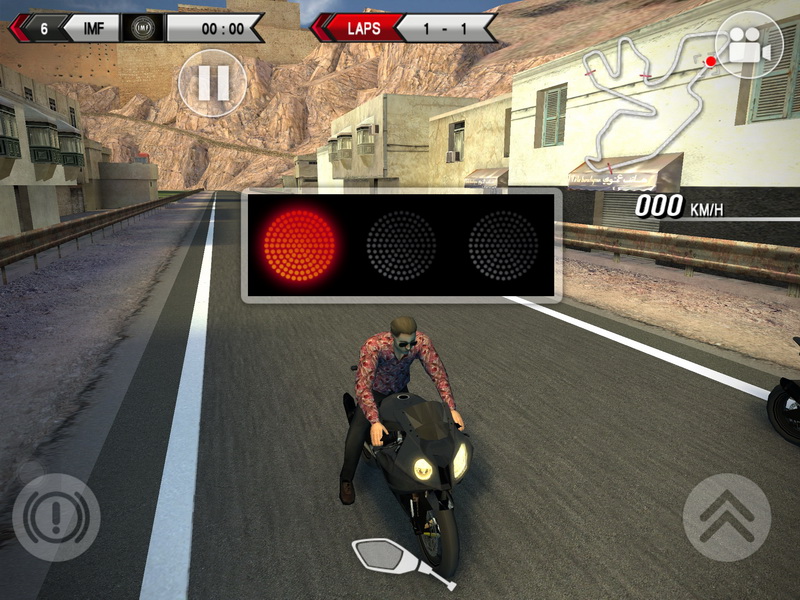Switch camera view with the camera icon

pyautogui.click(x=749, y=45)
